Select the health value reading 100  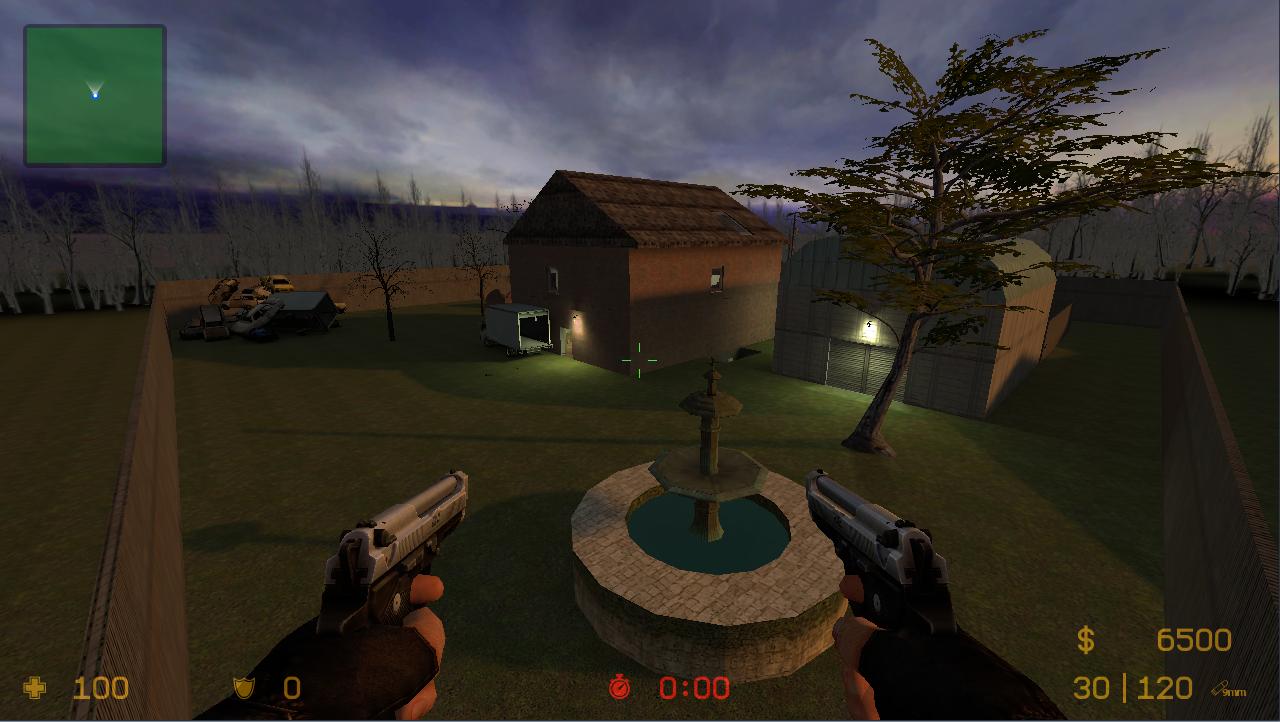[x=100, y=688]
